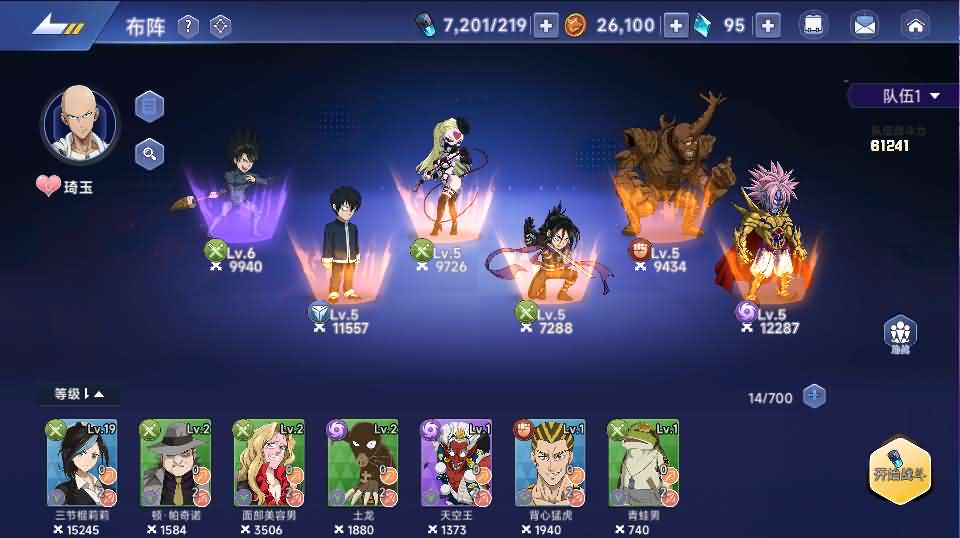Add more stamina with the plus button
This screenshot has height=538, width=960.
545,26
